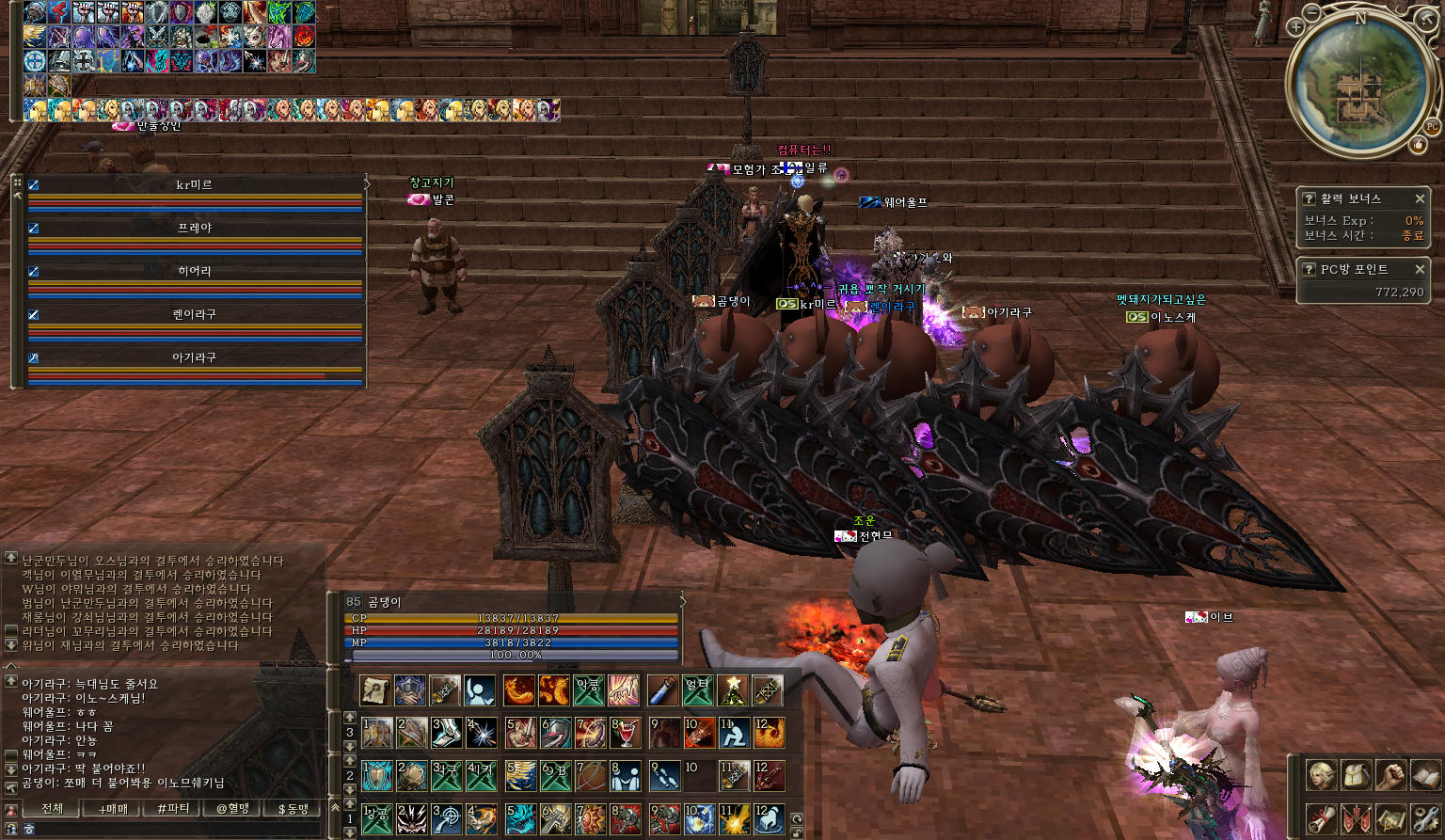Select party member 프레야
1445x840 pixels.
point(195,229)
